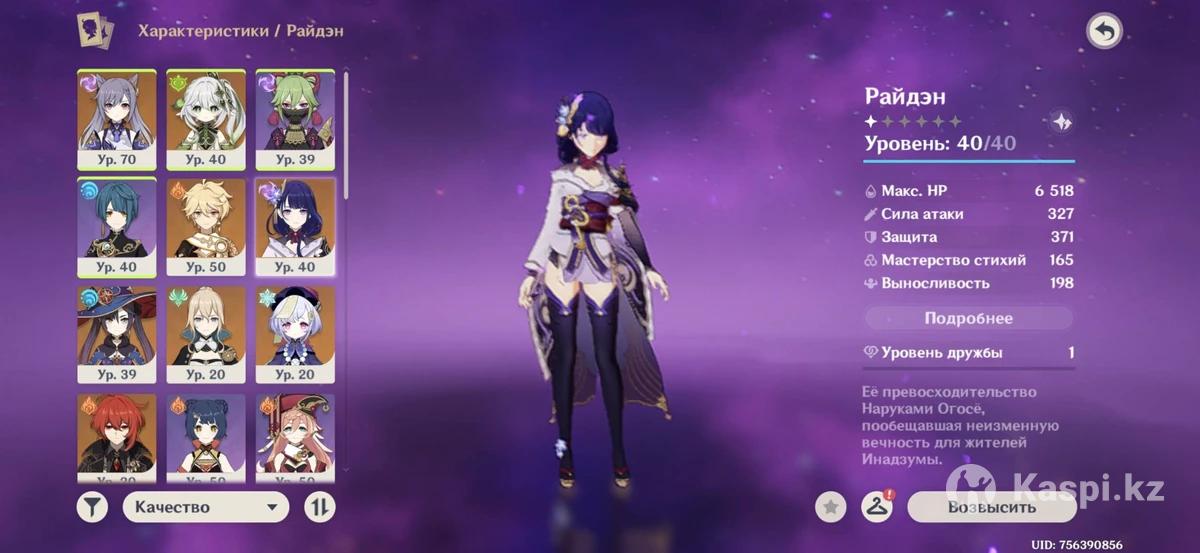The width and height of the screenshot is (1200, 553).
Task: Toggle the sort order arrows button
Action: (x=319, y=507)
